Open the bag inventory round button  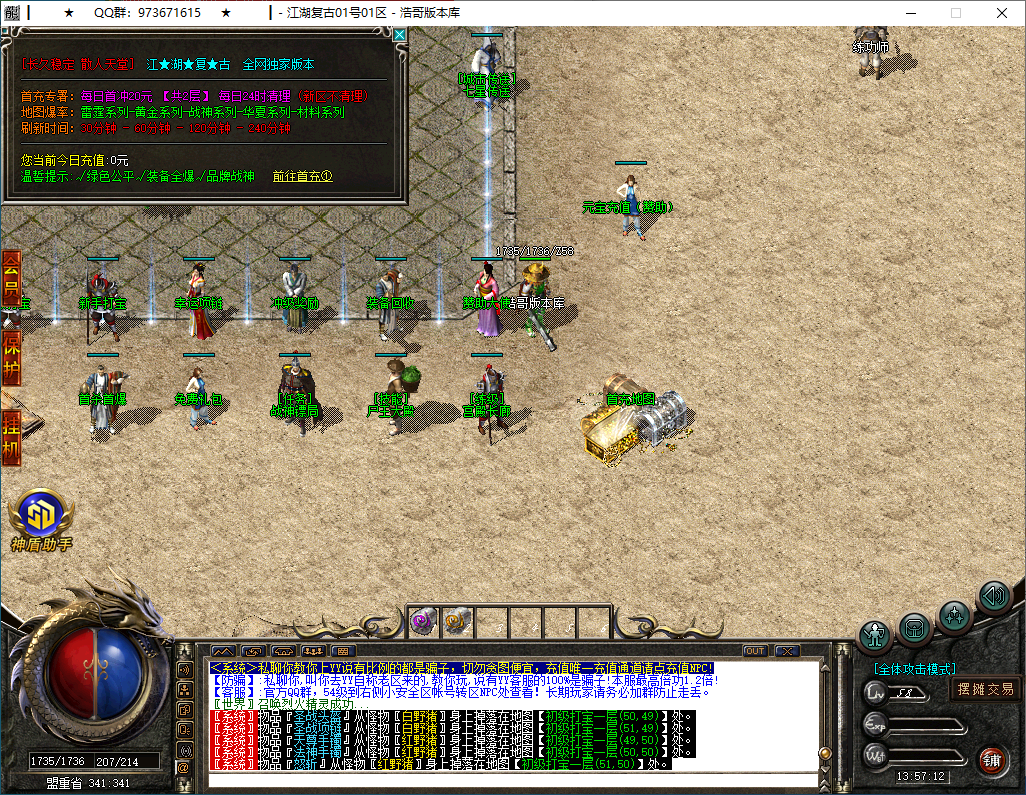pyautogui.click(x=914, y=628)
